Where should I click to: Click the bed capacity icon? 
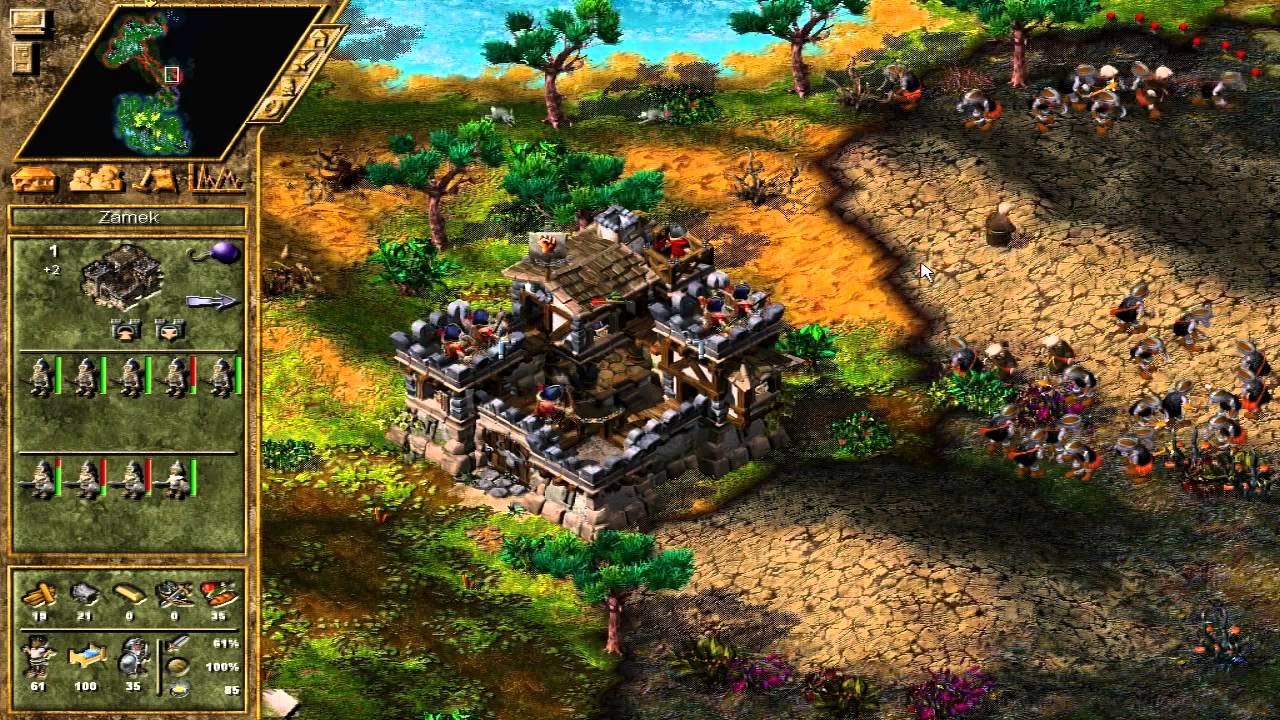(x=87, y=657)
